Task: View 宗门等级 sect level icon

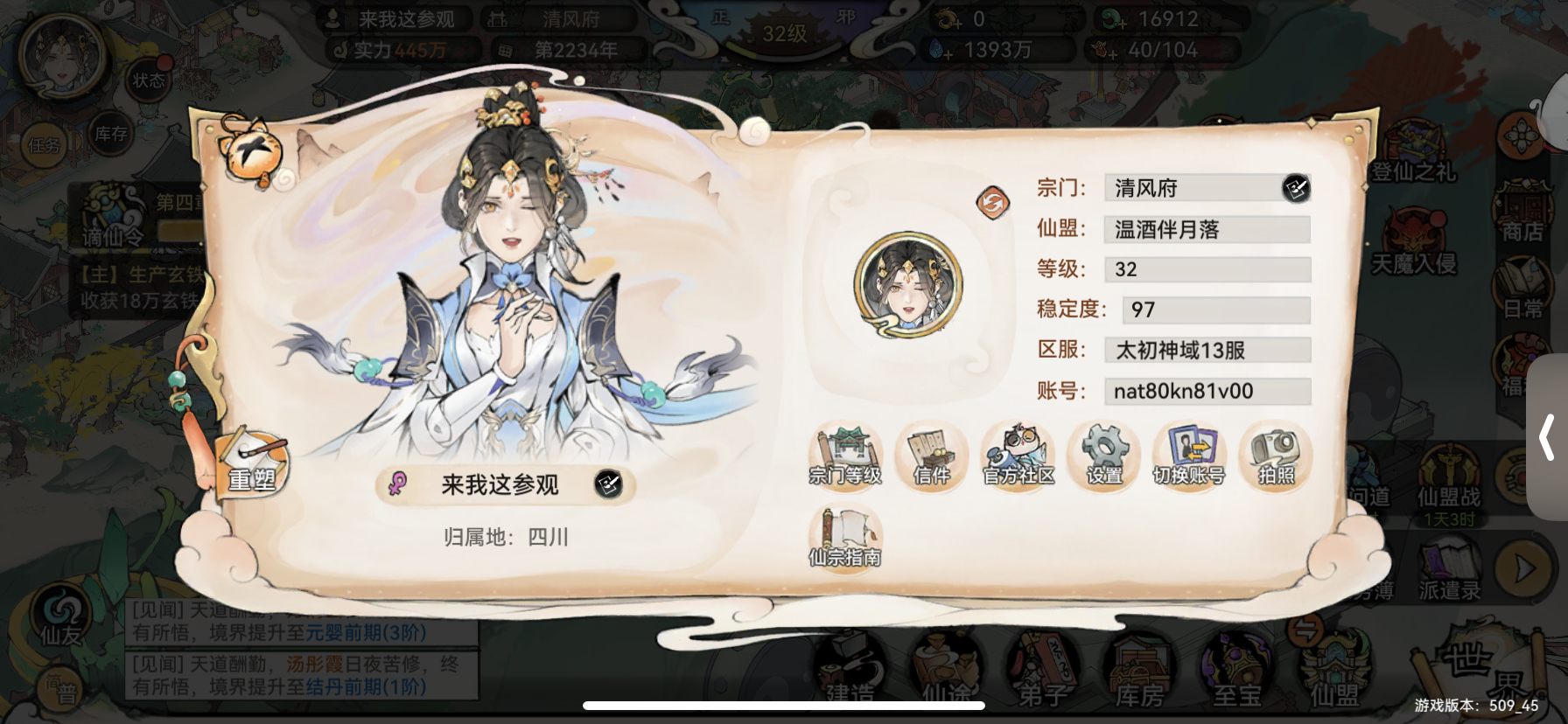Action: pyautogui.click(x=845, y=455)
